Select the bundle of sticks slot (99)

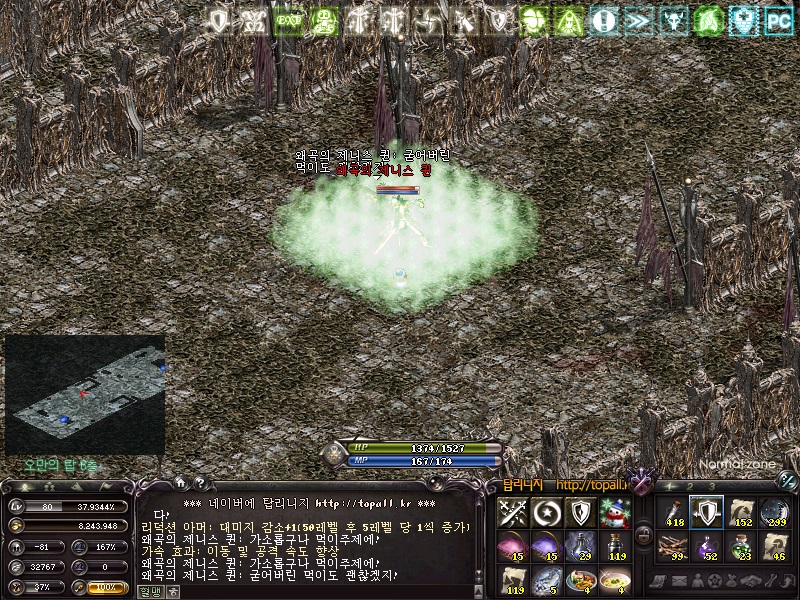tap(672, 546)
